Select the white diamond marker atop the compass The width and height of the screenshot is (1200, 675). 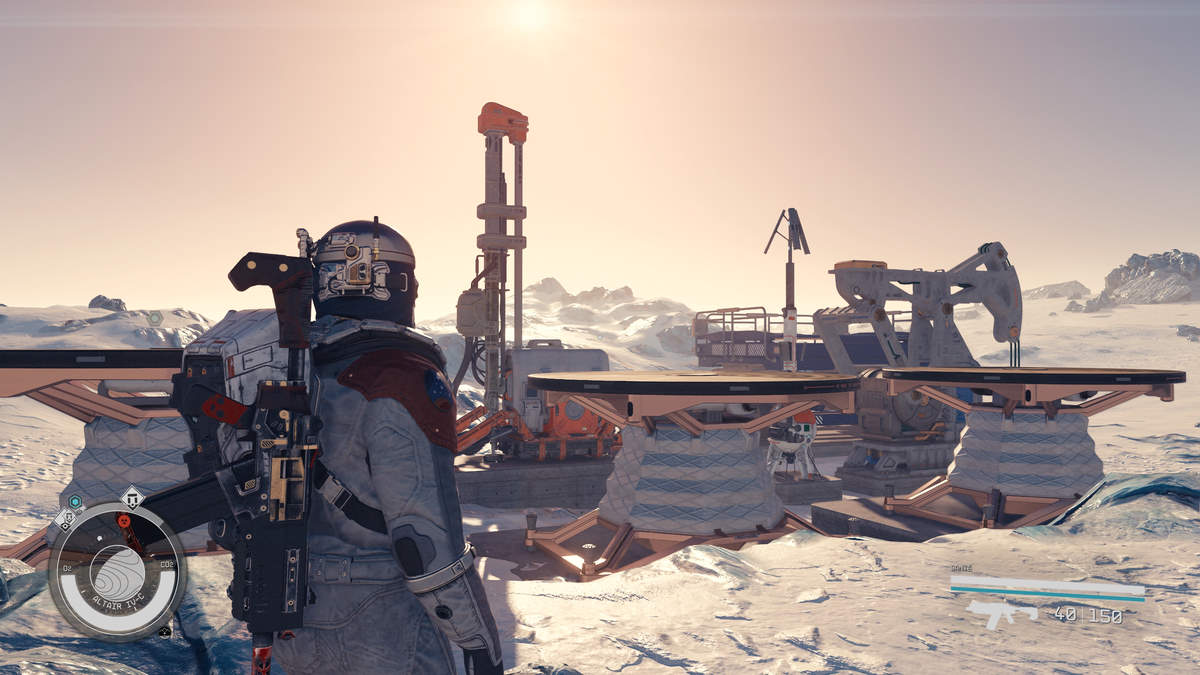[132, 496]
